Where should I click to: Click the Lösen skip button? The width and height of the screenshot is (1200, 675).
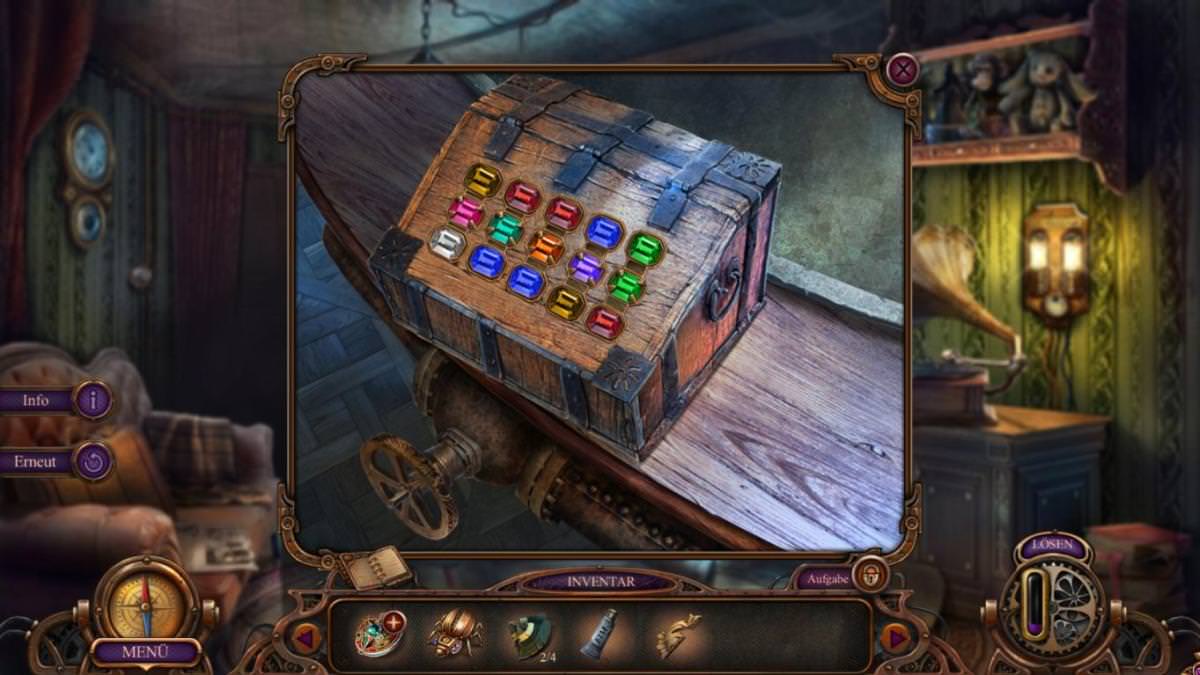(x=1052, y=547)
